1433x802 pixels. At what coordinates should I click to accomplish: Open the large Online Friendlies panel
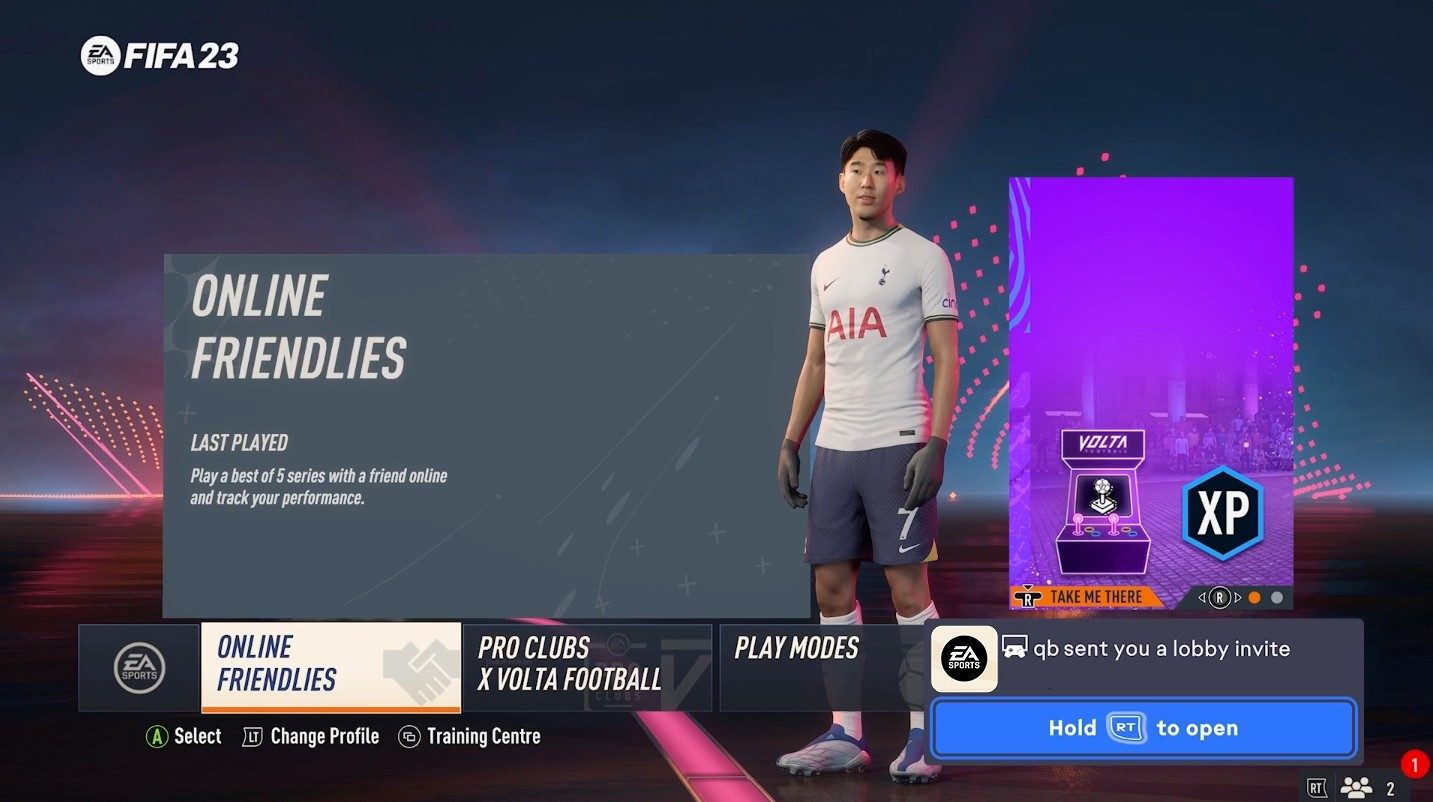486,435
